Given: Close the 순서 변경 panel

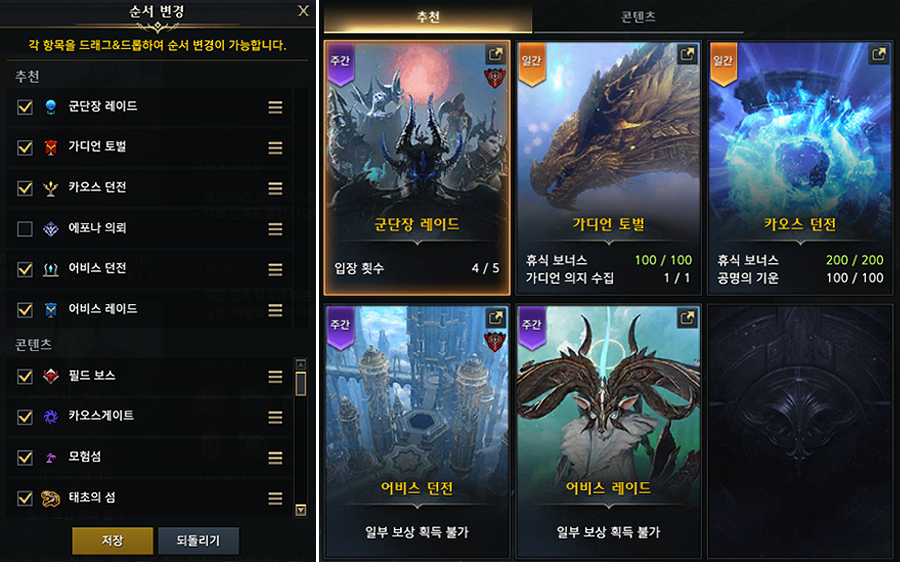Looking at the screenshot, I should pos(303,12).
